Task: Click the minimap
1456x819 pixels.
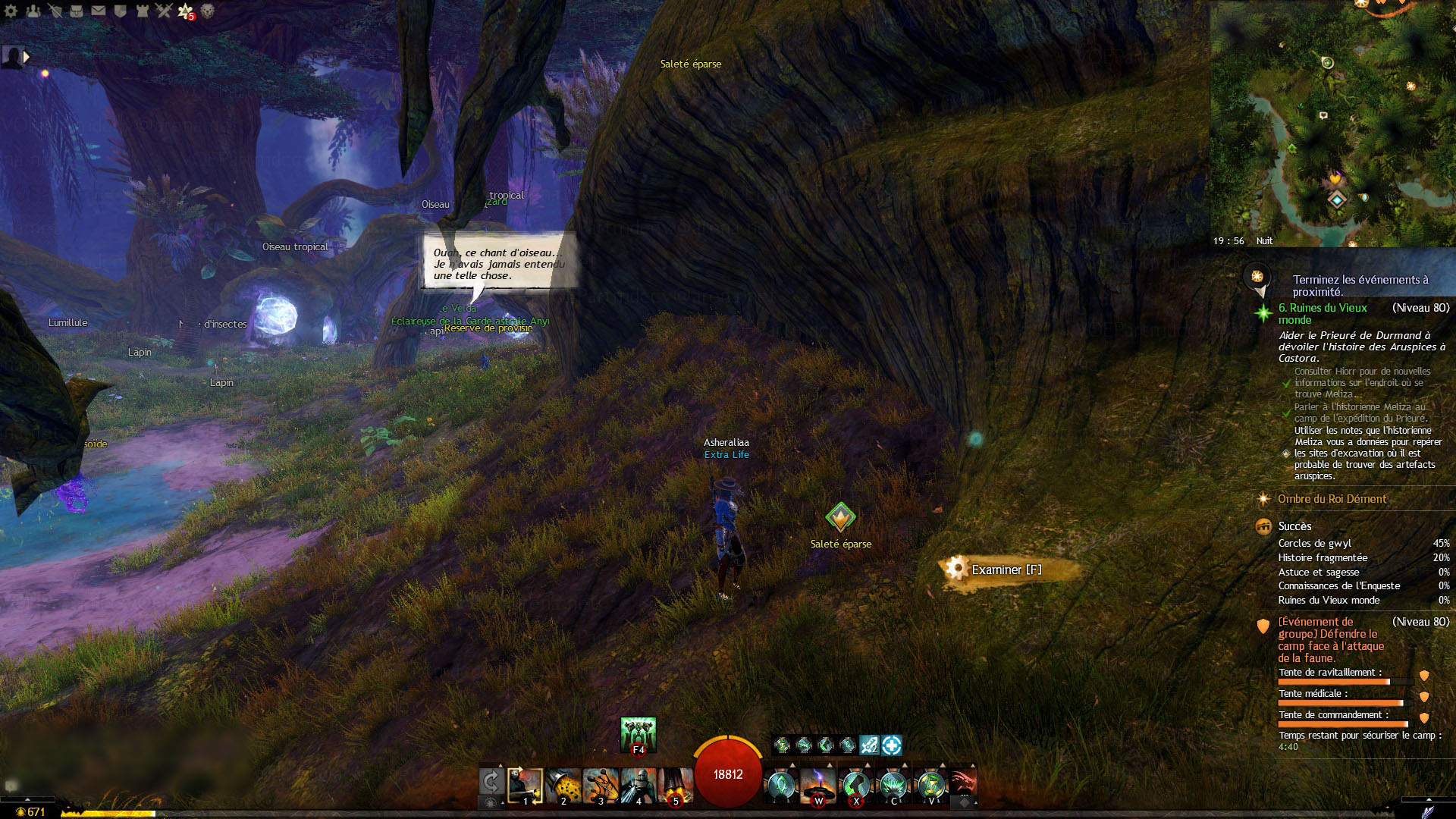Action: (x=1332, y=121)
